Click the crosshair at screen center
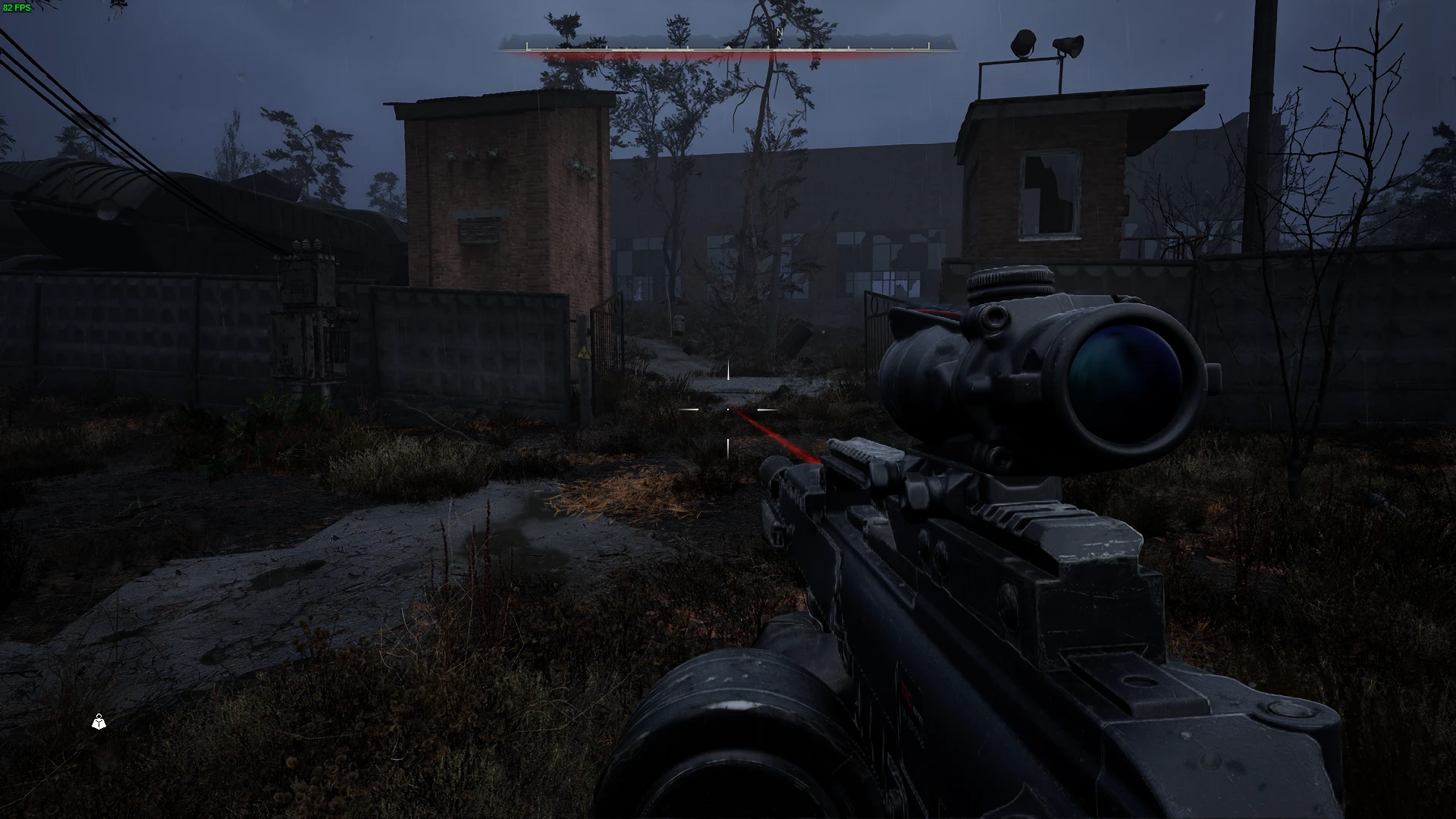 [728, 409]
